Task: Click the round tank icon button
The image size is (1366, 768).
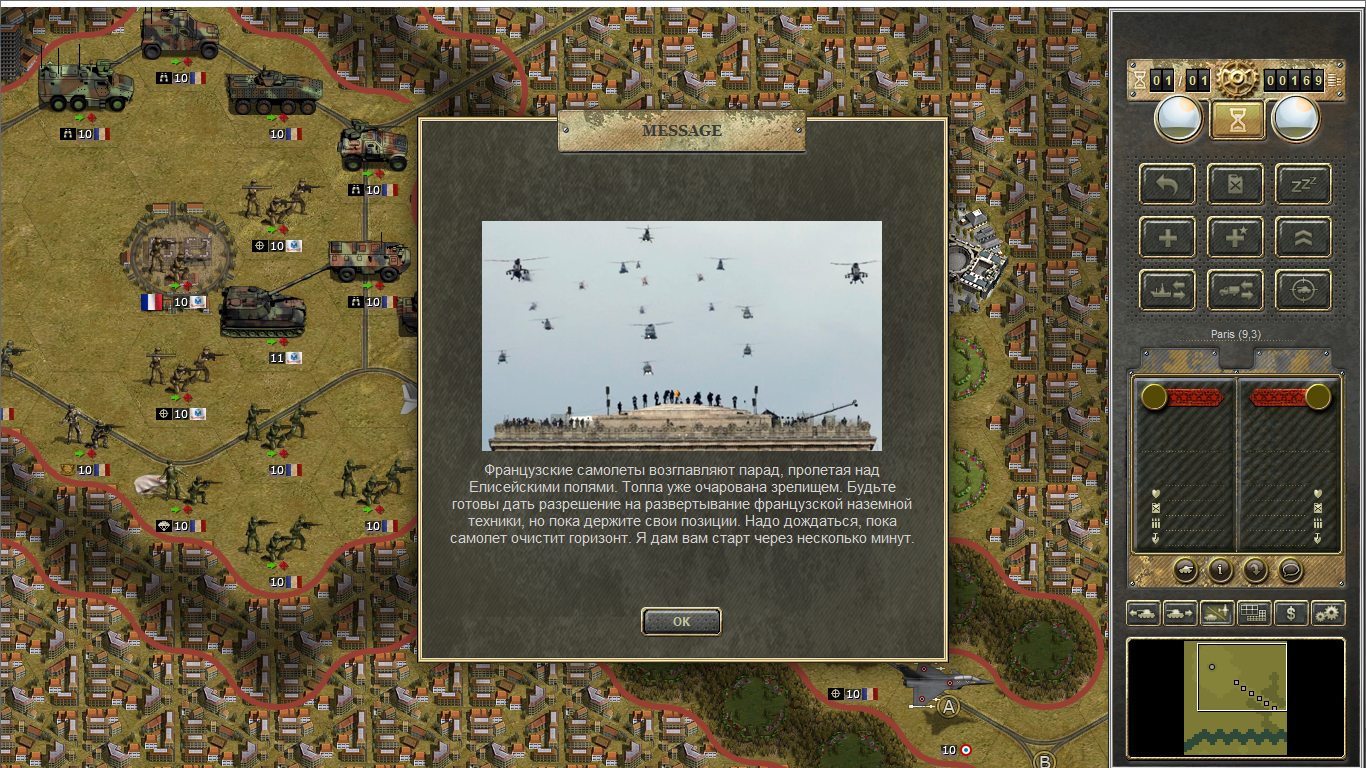Action: pos(1185,570)
